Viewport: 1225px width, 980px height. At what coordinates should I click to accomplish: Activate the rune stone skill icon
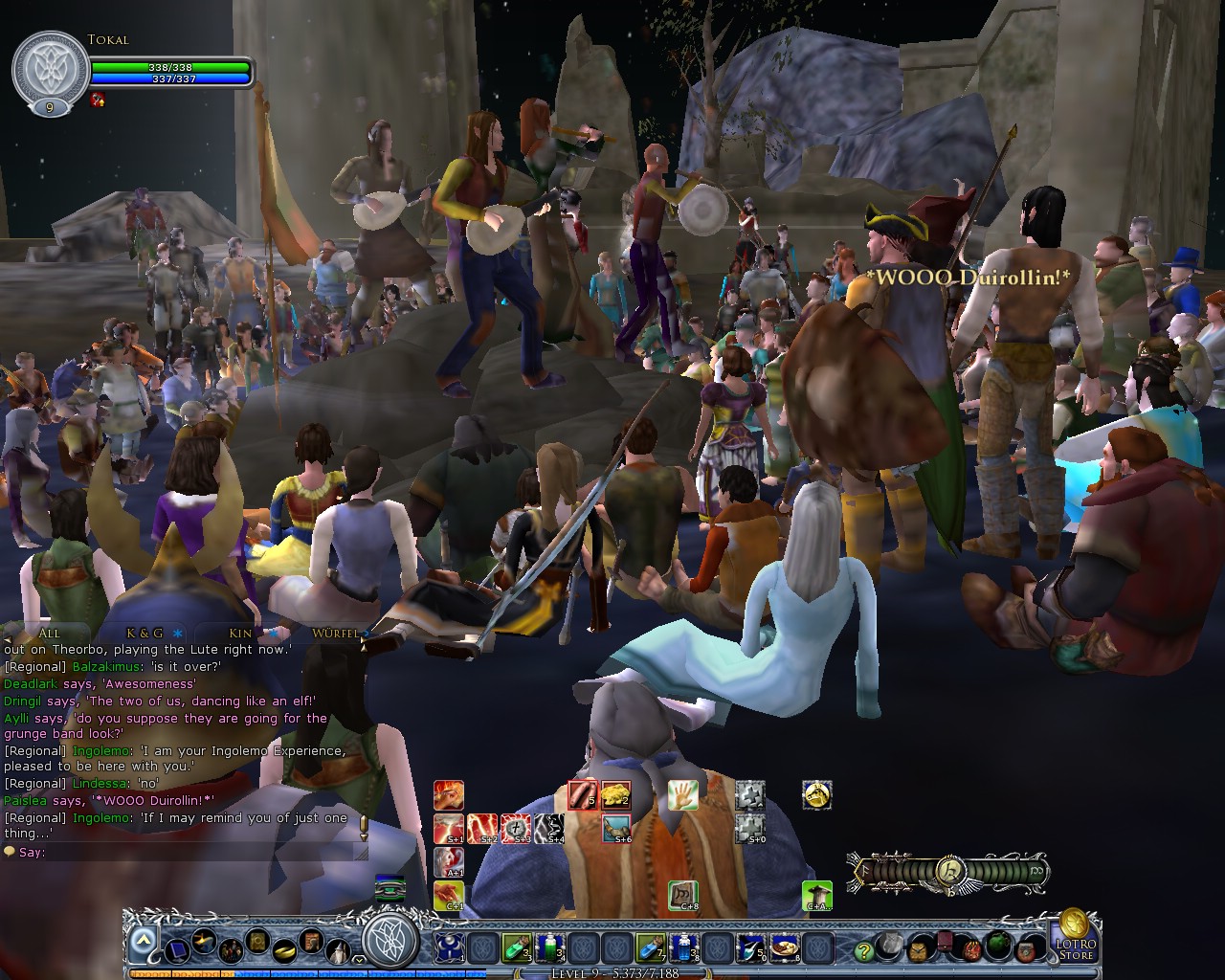682,895
